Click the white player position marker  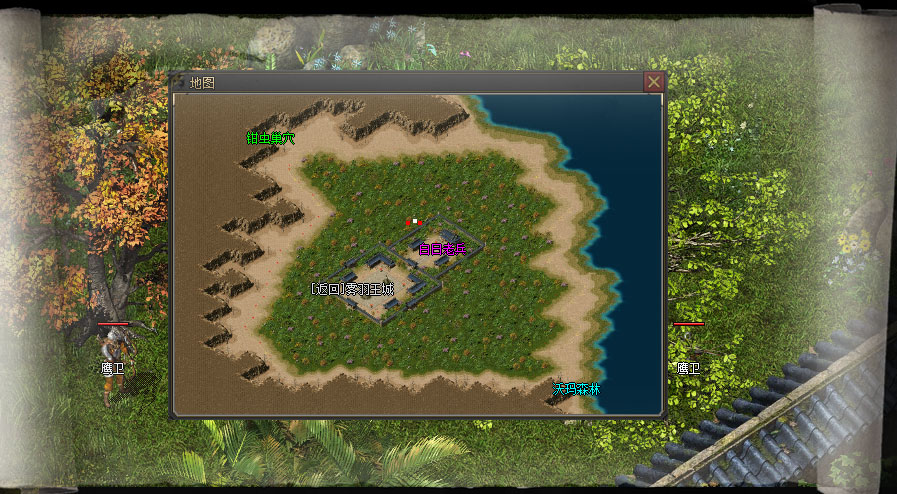(x=413, y=222)
